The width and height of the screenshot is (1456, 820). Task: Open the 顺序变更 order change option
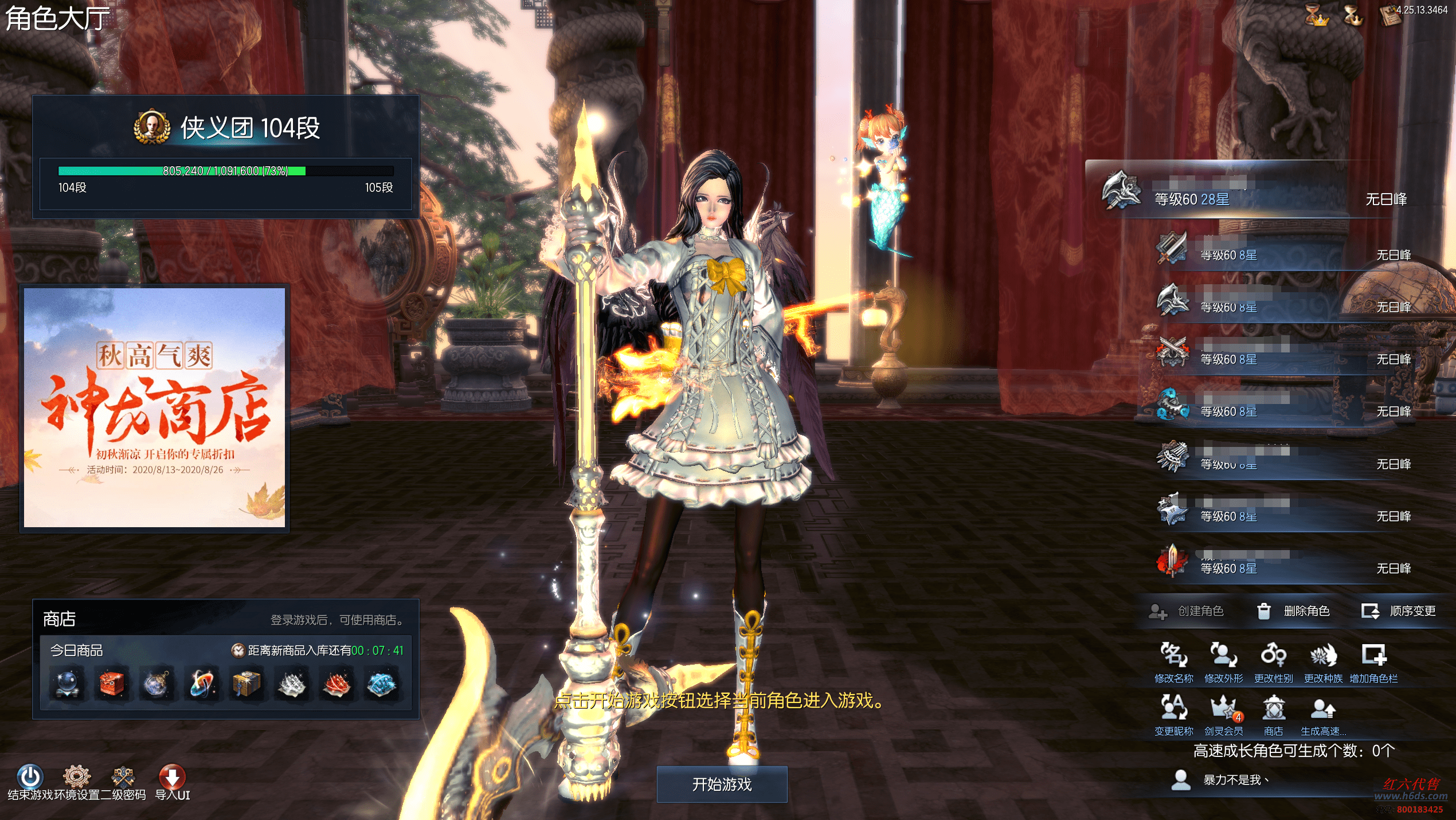pos(1399,611)
